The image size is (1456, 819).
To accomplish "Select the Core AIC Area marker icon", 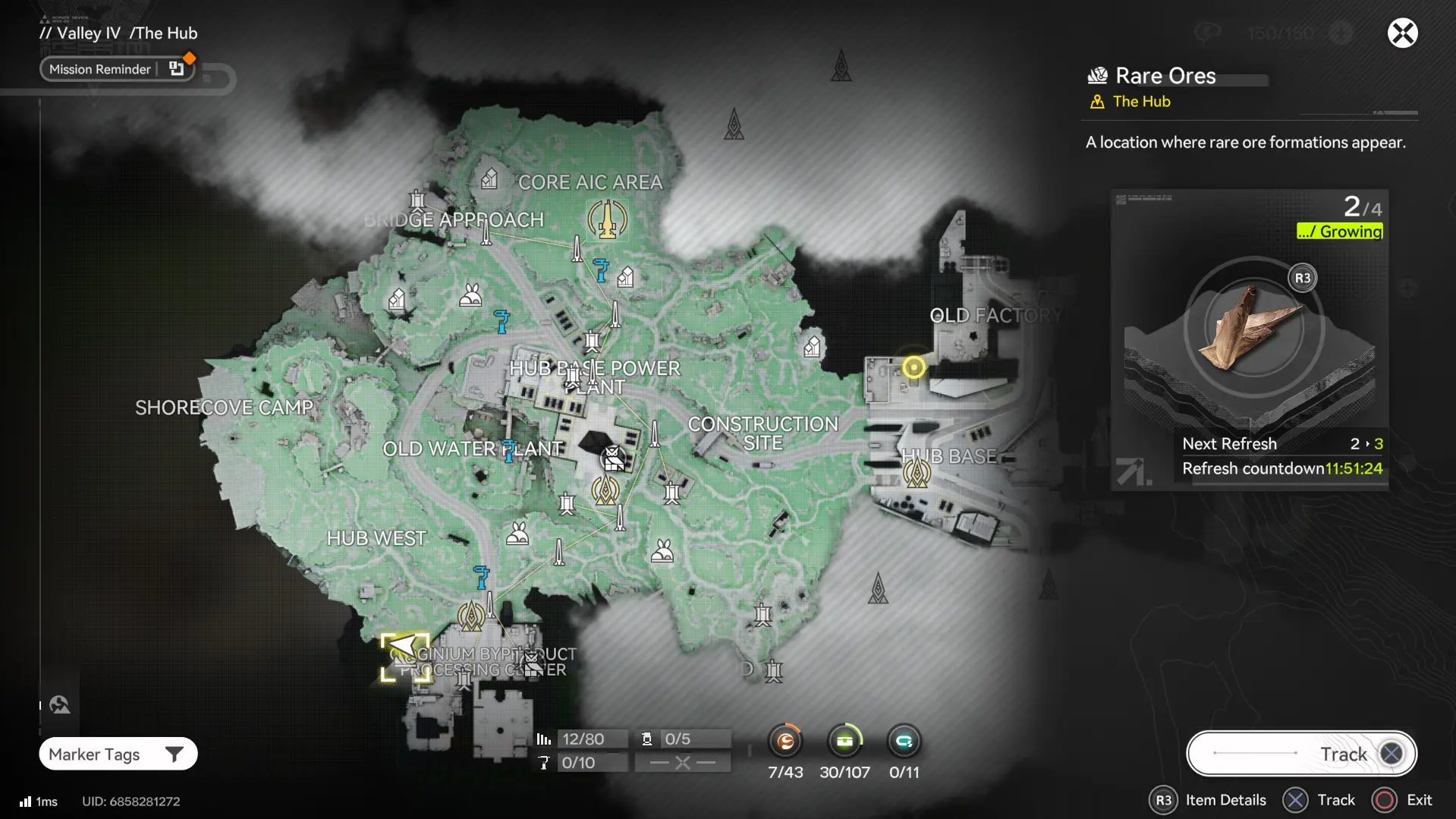I will click(607, 219).
